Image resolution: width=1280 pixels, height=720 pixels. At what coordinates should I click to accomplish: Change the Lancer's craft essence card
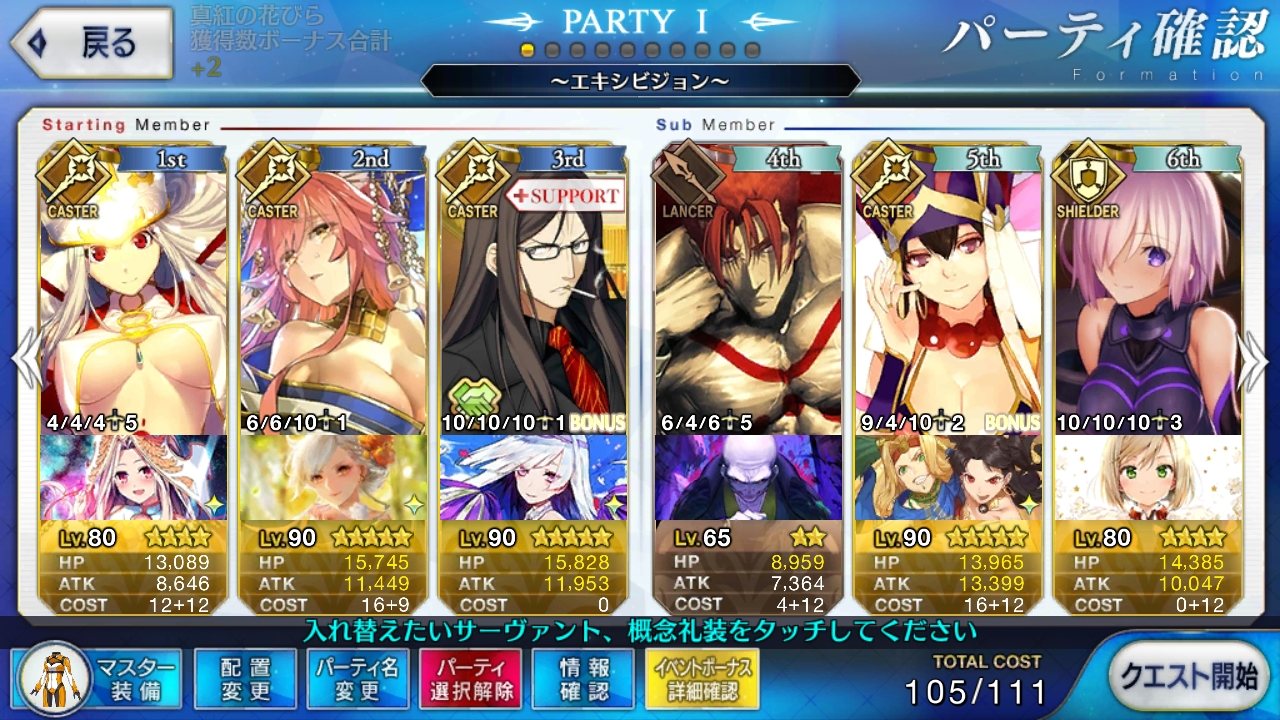[748, 477]
